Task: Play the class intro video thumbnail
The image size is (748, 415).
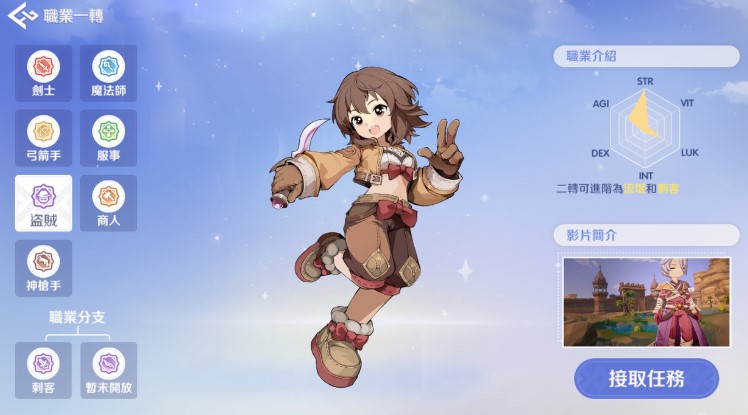Action: coord(646,302)
